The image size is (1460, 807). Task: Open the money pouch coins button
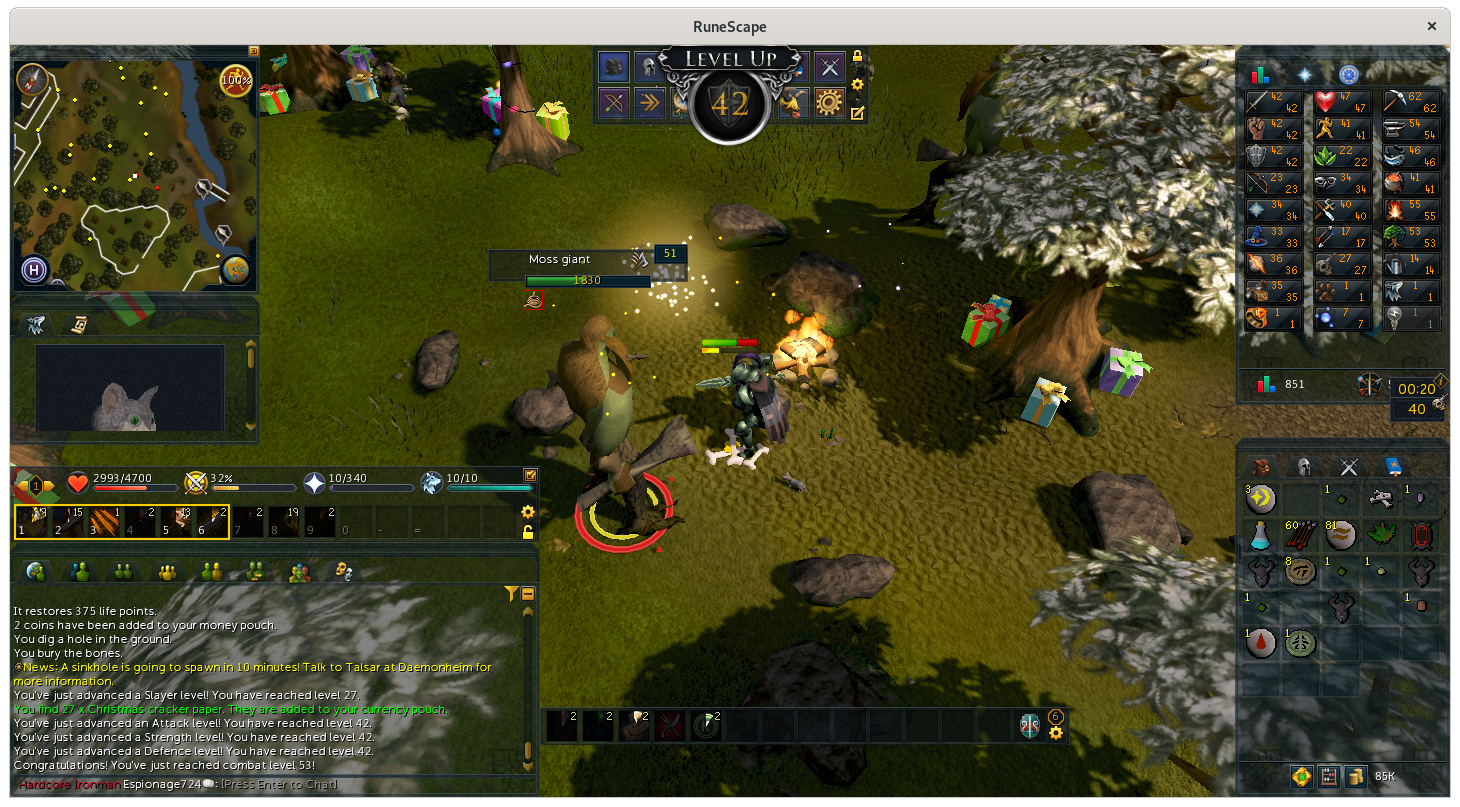(1355, 776)
